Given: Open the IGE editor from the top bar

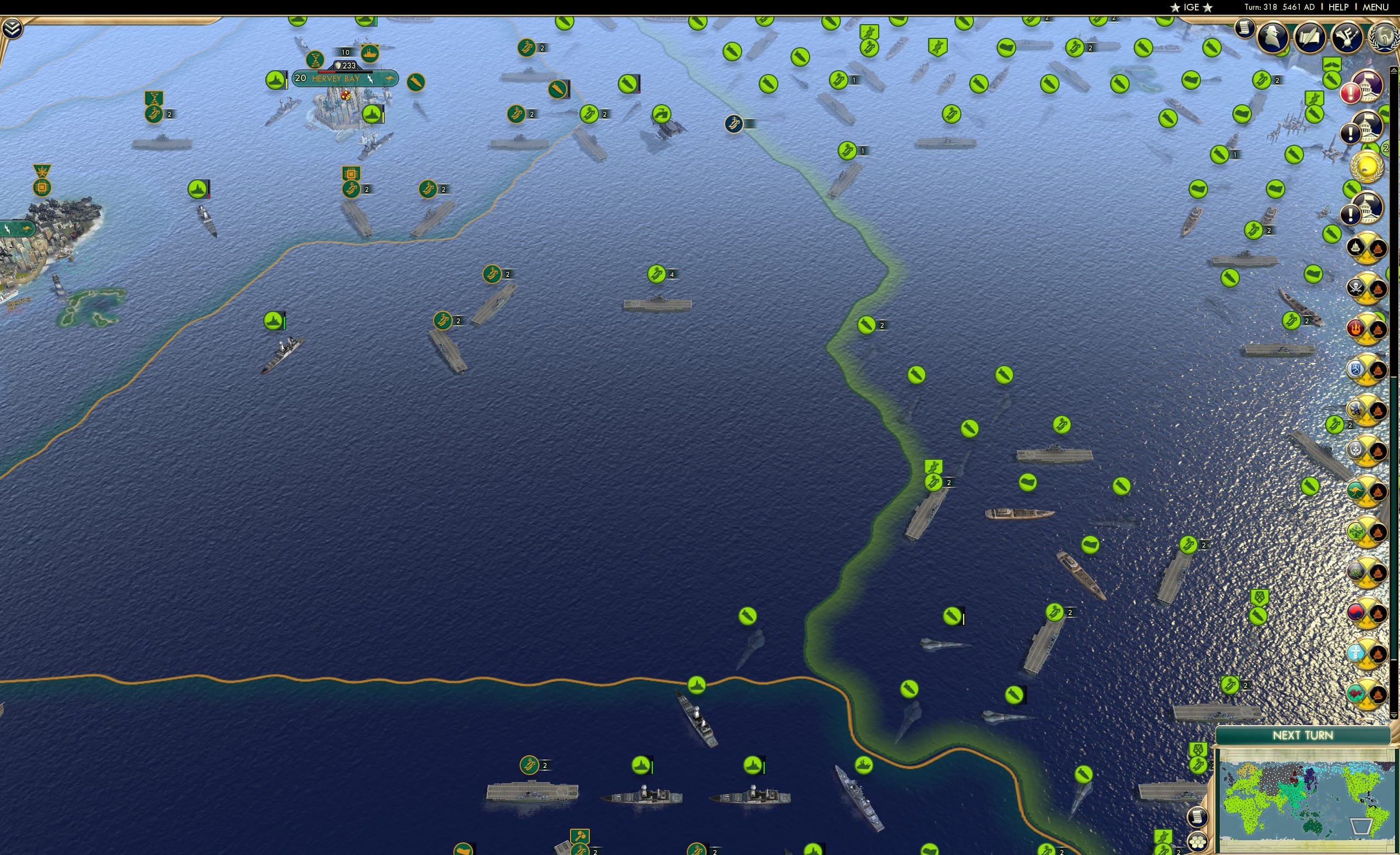Looking at the screenshot, I should click(1191, 7).
